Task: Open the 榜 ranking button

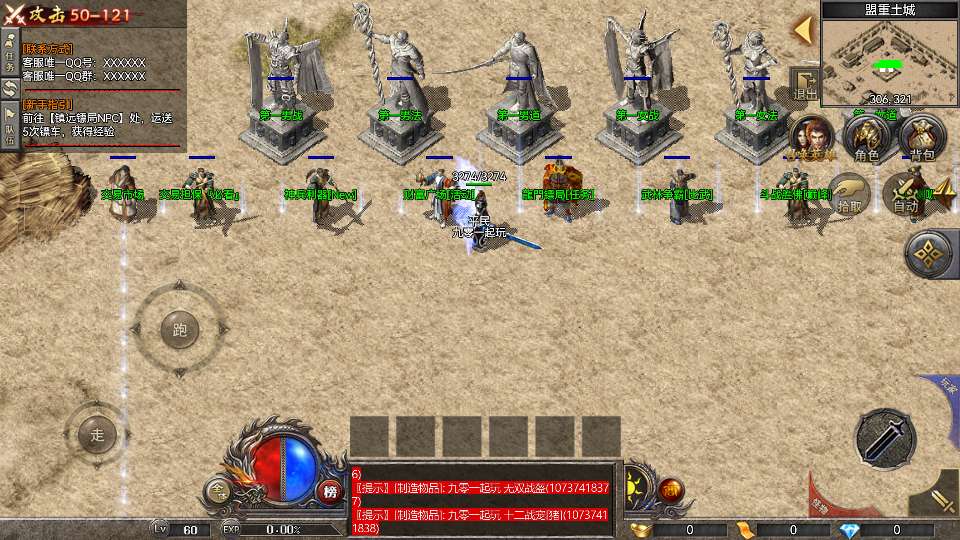Action: pos(329,491)
